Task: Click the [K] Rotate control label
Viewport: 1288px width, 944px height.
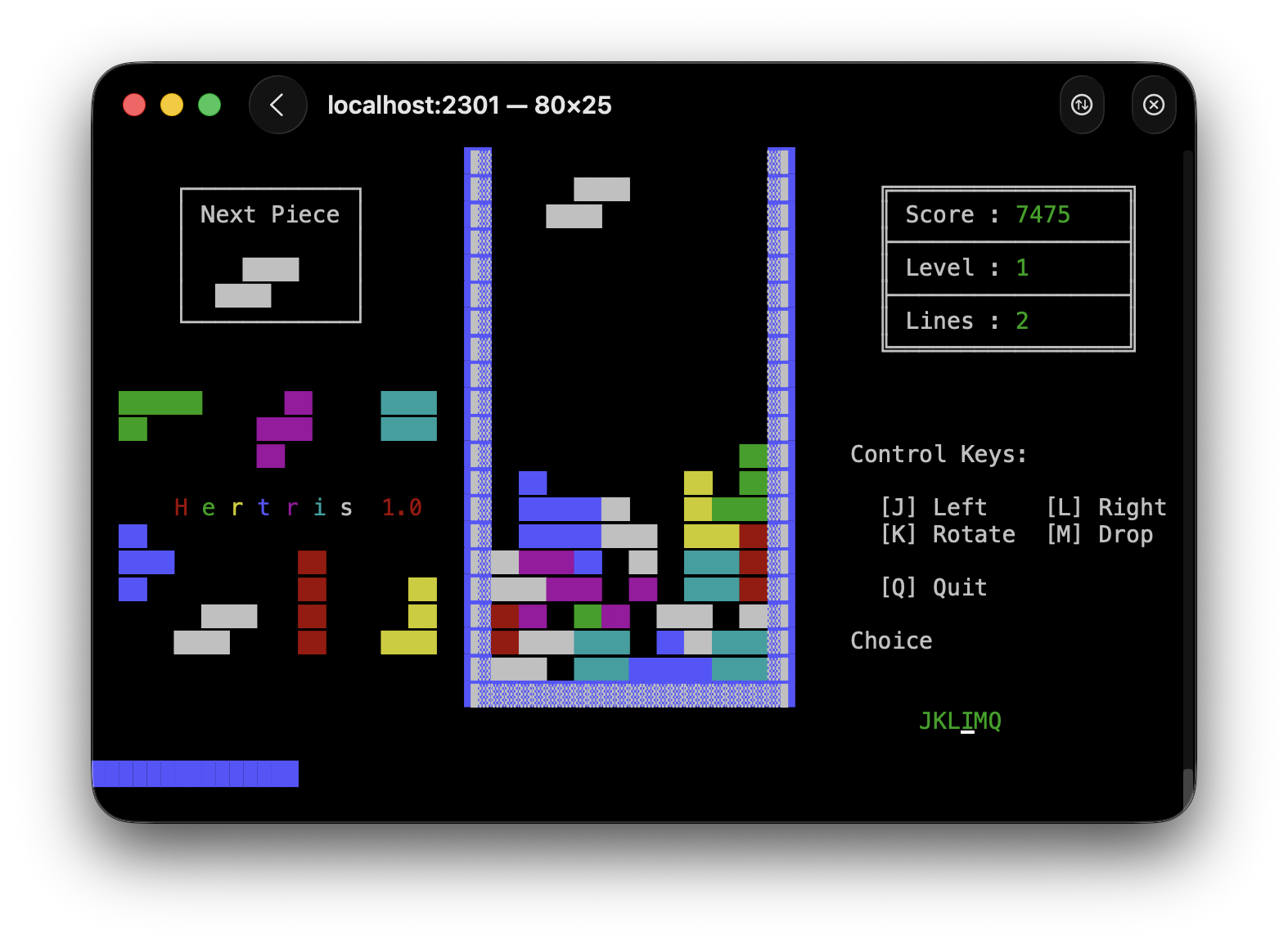Action: pyautogui.click(x=948, y=534)
